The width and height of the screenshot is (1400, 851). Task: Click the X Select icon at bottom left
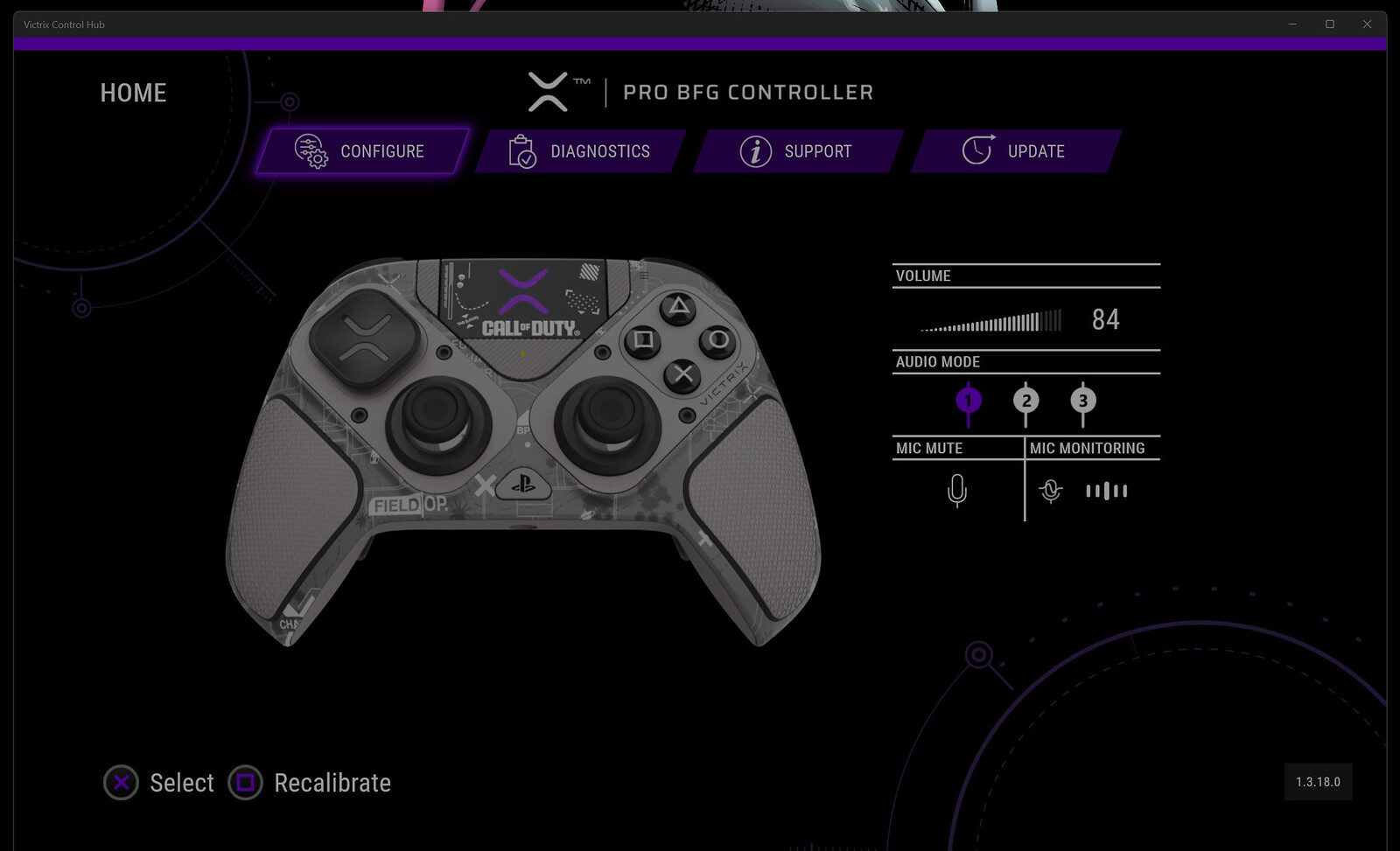click(120, 783)
